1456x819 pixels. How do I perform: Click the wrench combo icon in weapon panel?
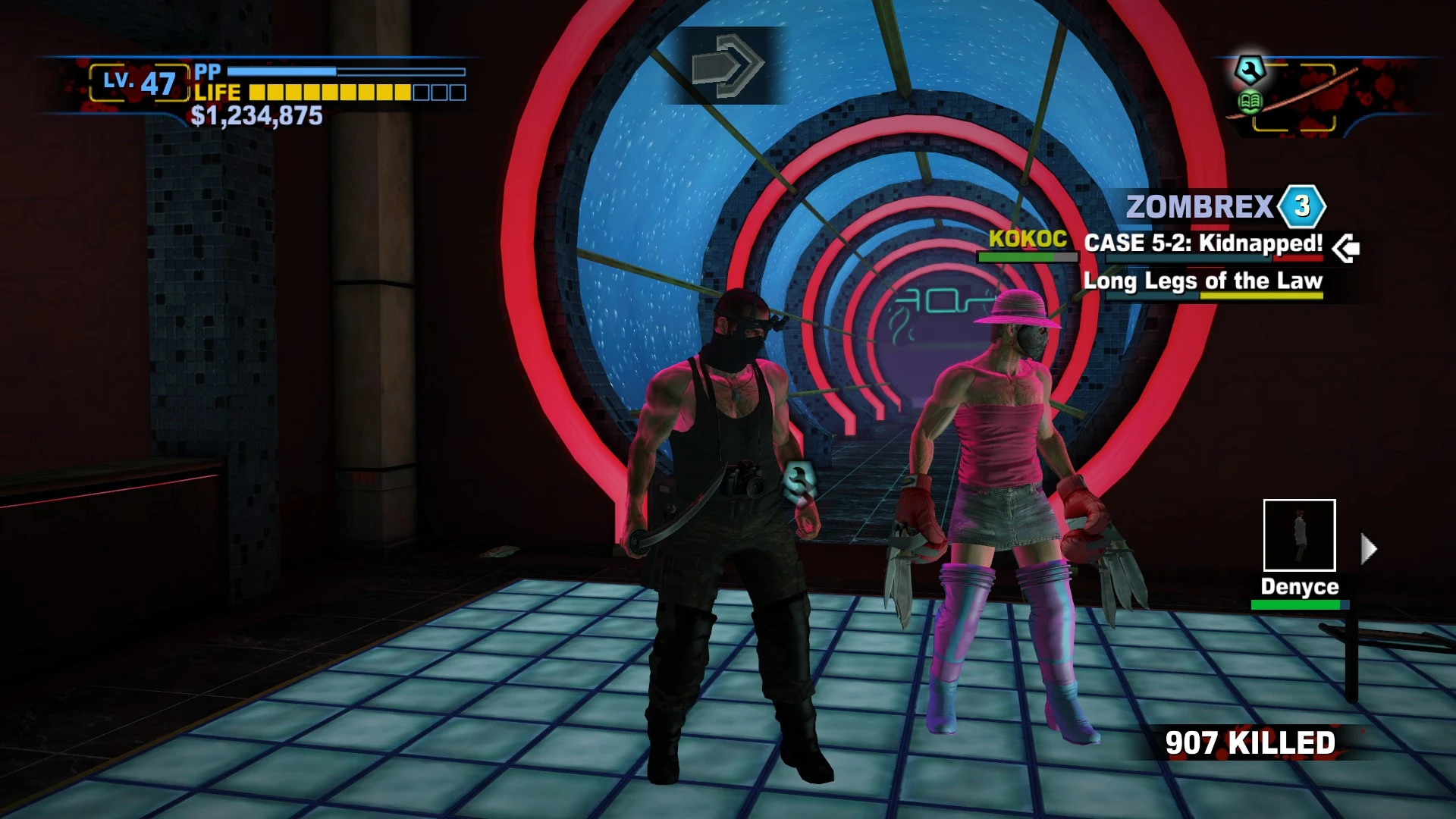pos(1249,71)
